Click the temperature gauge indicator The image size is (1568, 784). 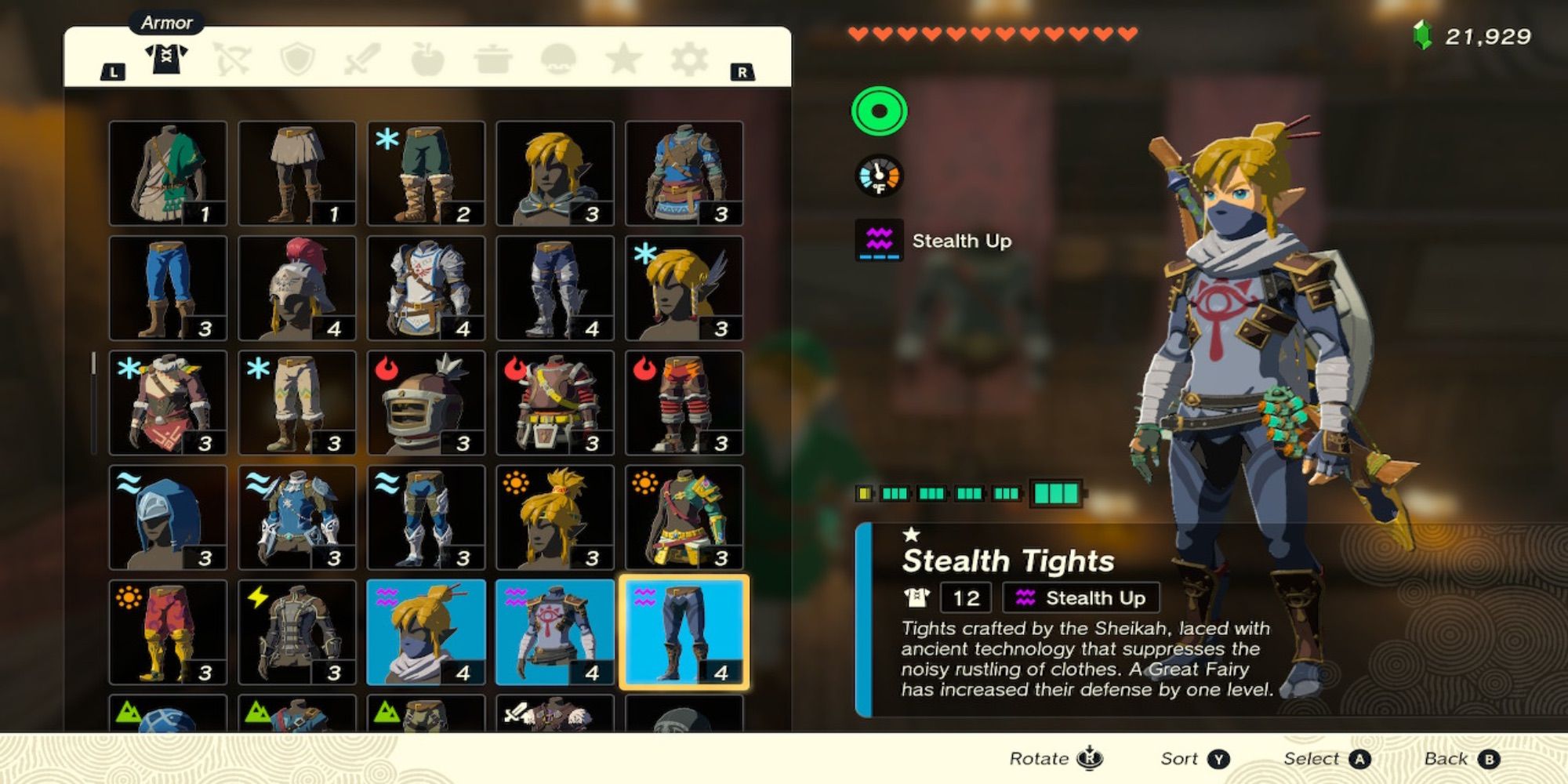tap(880, 176)
